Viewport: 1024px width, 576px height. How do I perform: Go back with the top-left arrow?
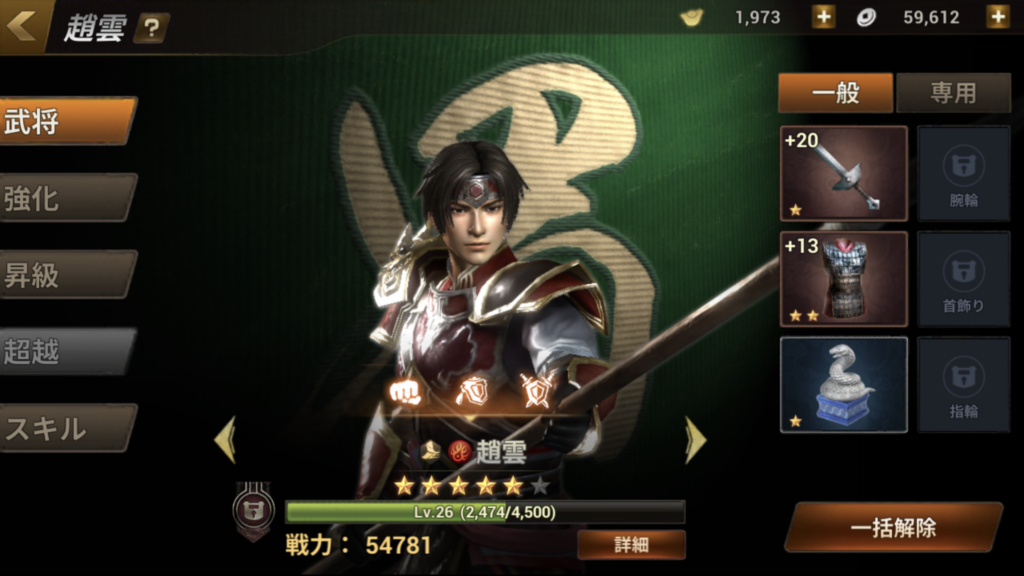[x=22, y=25]
